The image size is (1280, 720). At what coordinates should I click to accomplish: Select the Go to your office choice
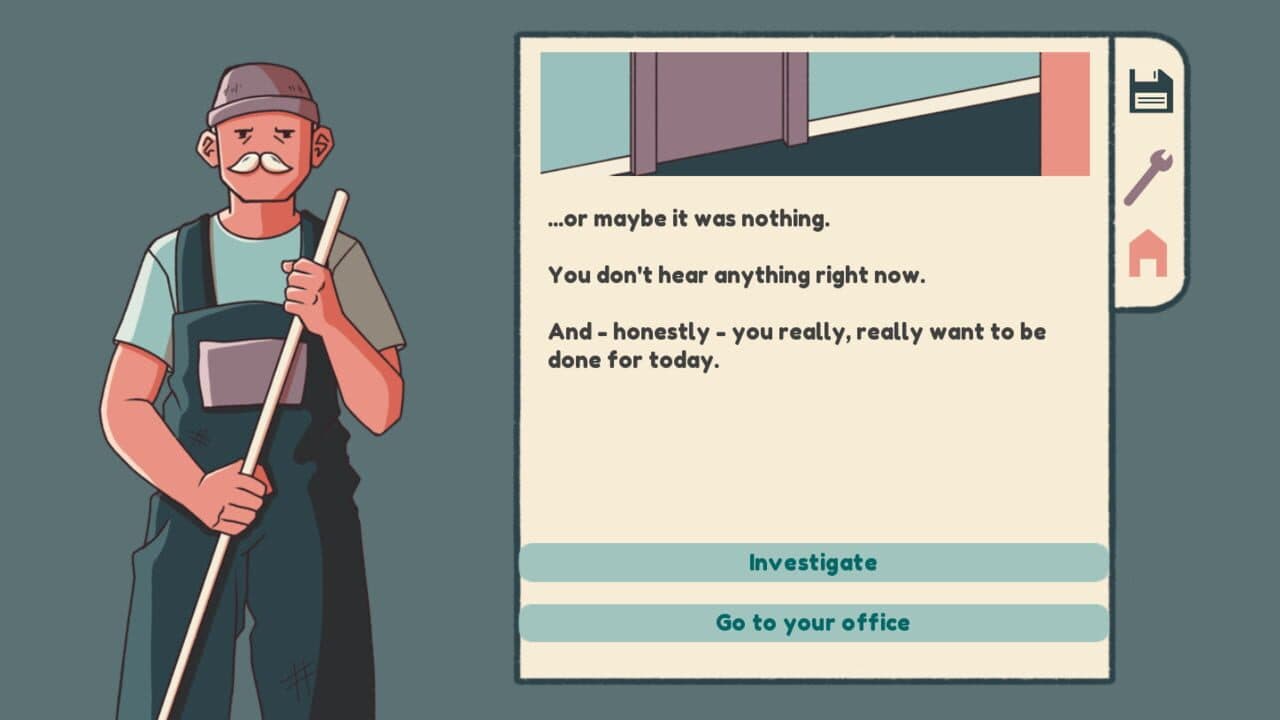click(x=813, y=623)
